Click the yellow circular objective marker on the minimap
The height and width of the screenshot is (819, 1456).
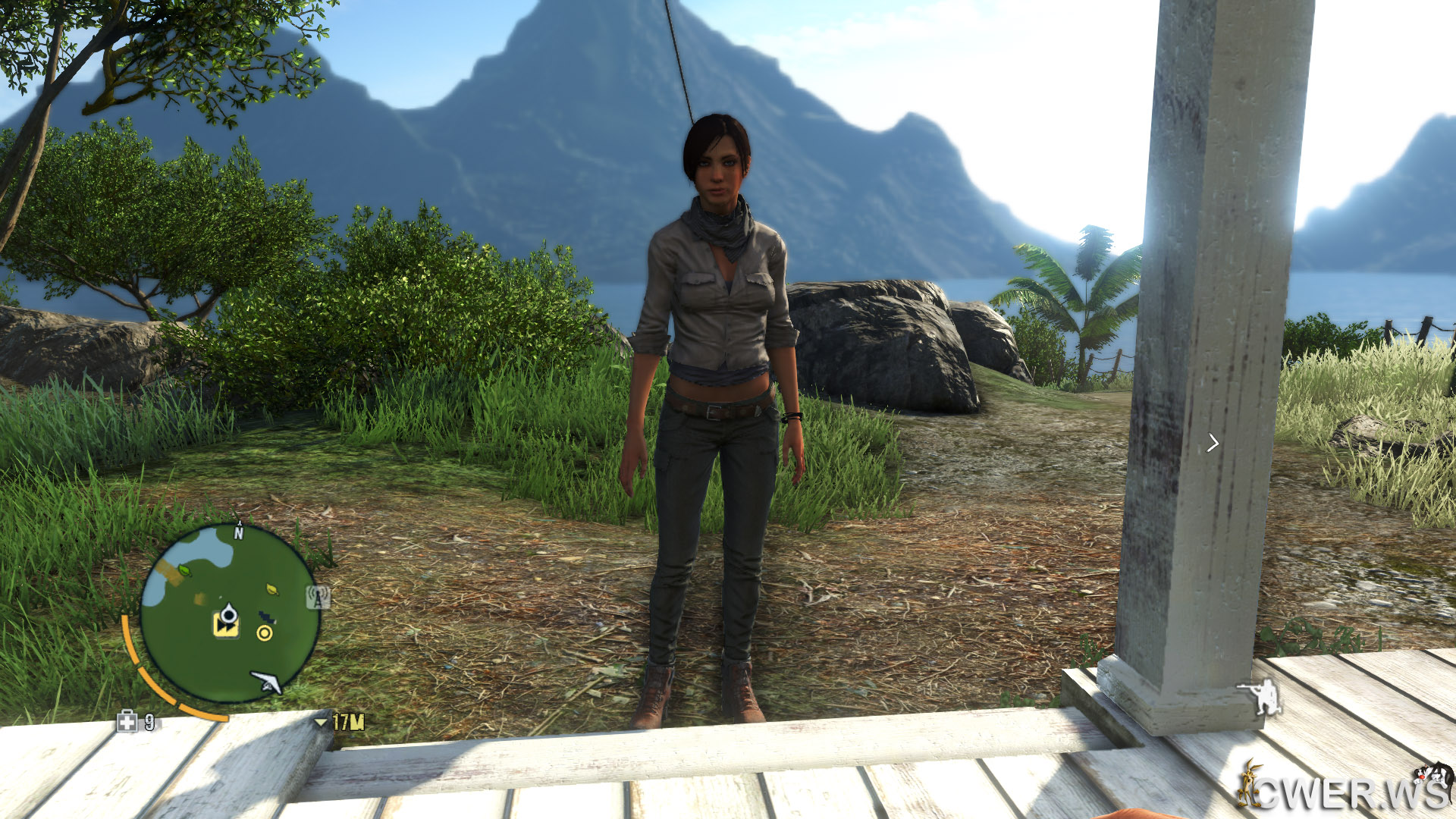point(265,632)
